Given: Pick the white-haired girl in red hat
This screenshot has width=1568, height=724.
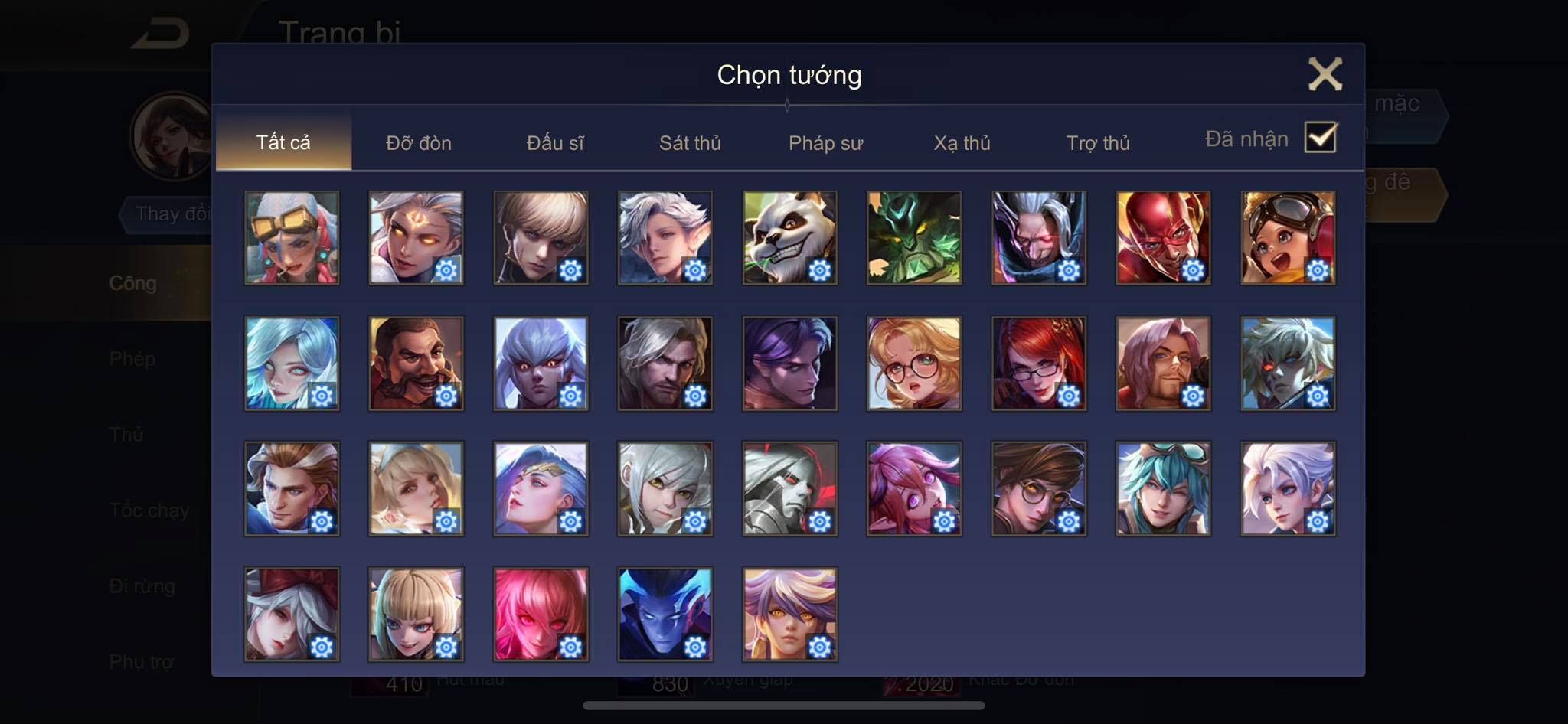Looking at the screenshot, I should pyautogui.click(x=291, y=614).
